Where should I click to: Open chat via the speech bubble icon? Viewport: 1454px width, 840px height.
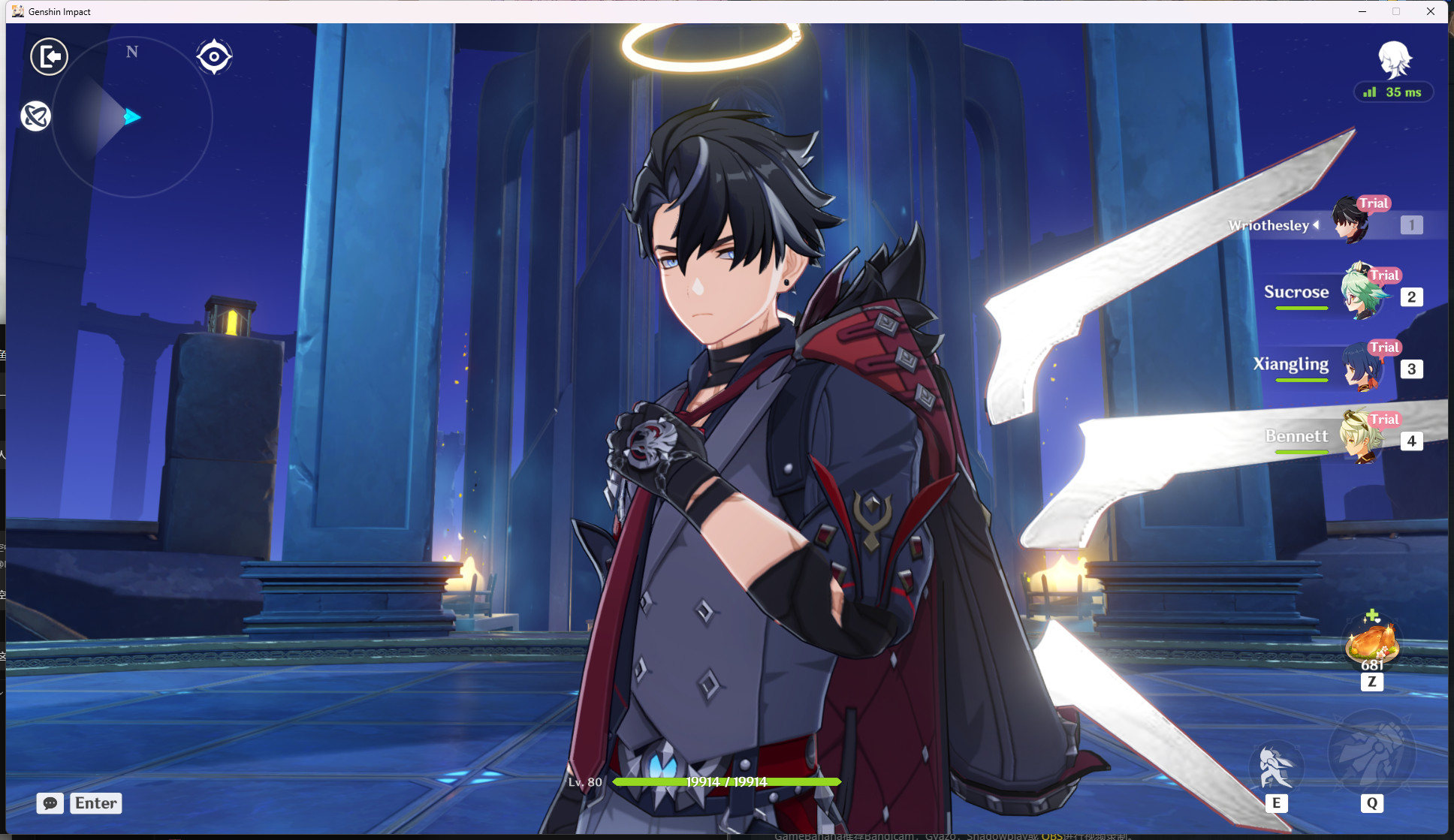pyautogui.click(x=50, y=803)
